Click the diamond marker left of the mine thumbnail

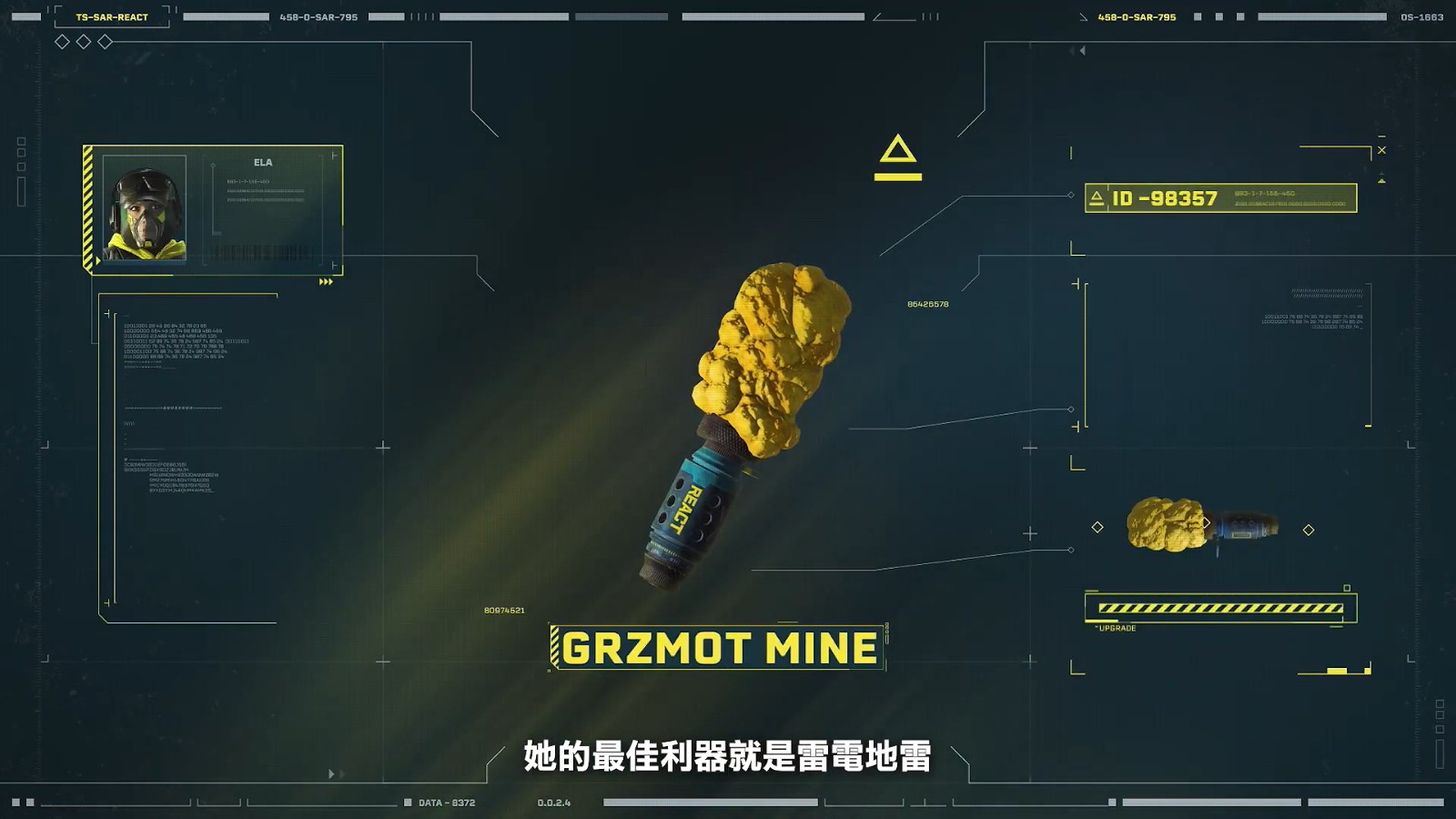(x=1098, y=528)
